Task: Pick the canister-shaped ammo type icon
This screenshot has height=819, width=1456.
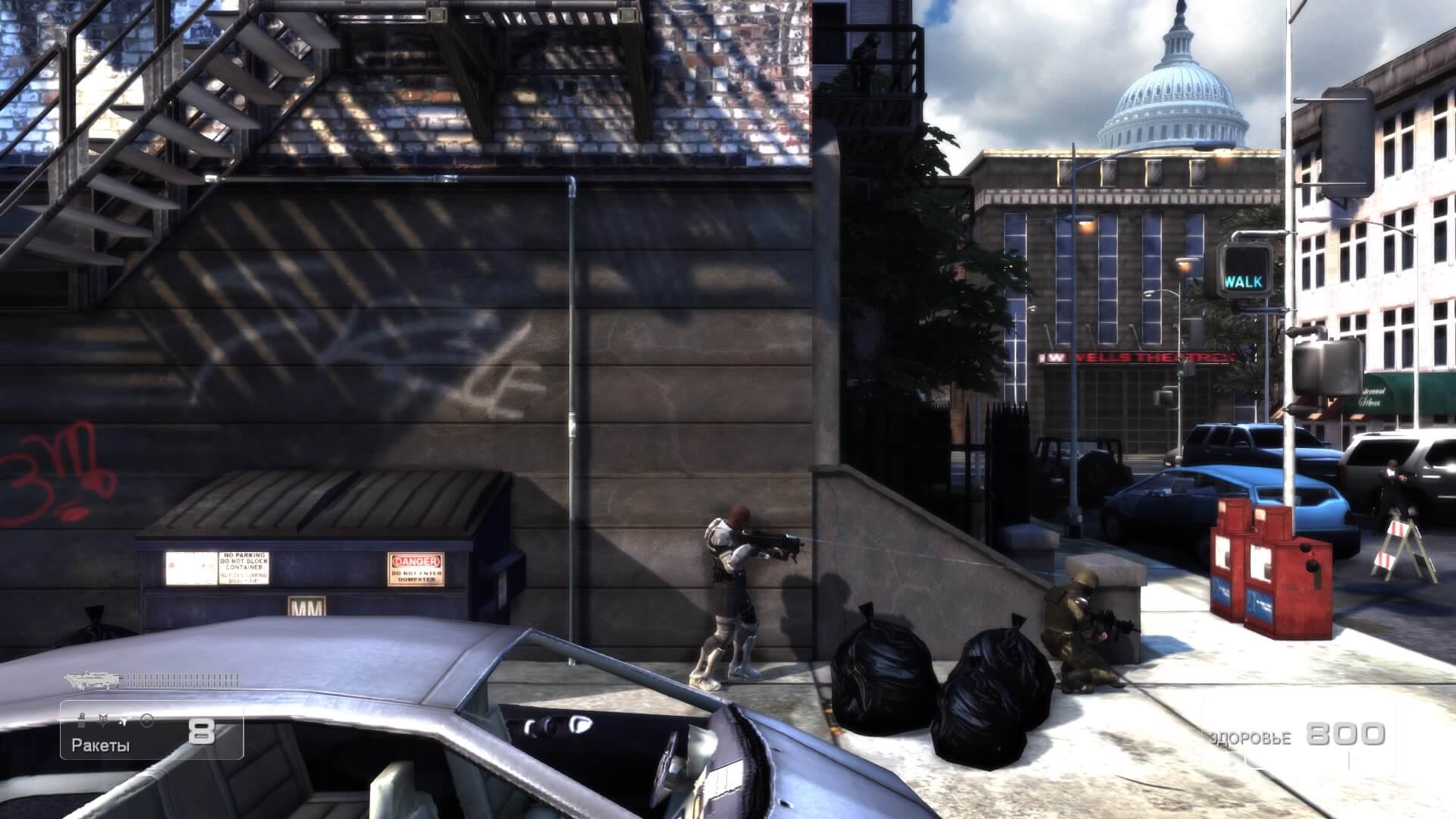Action: click(x=81, y=720)
